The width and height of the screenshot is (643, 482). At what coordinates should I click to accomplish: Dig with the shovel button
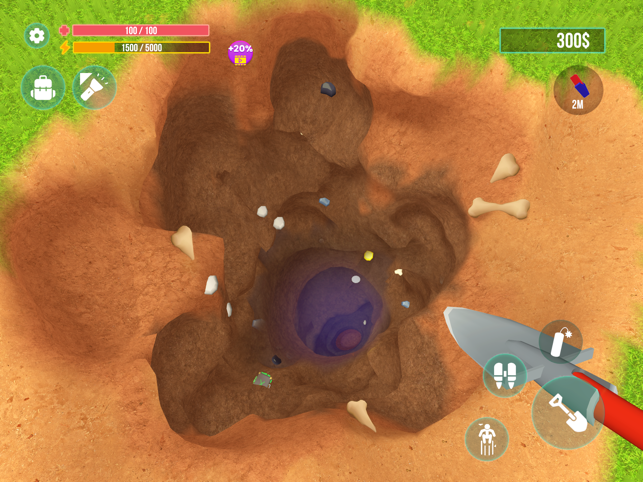click(568, 412)
